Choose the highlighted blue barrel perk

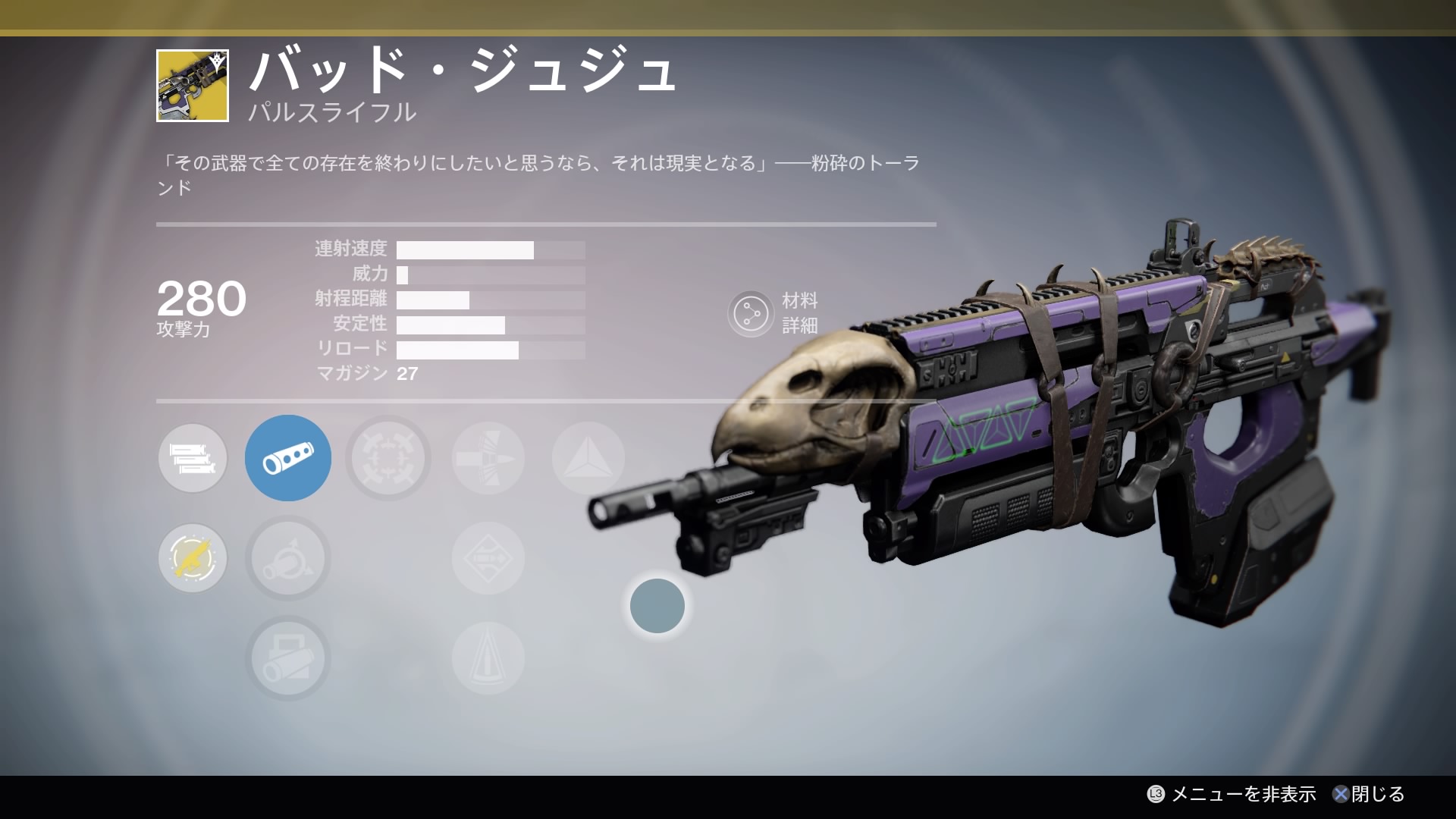(288, 458)
